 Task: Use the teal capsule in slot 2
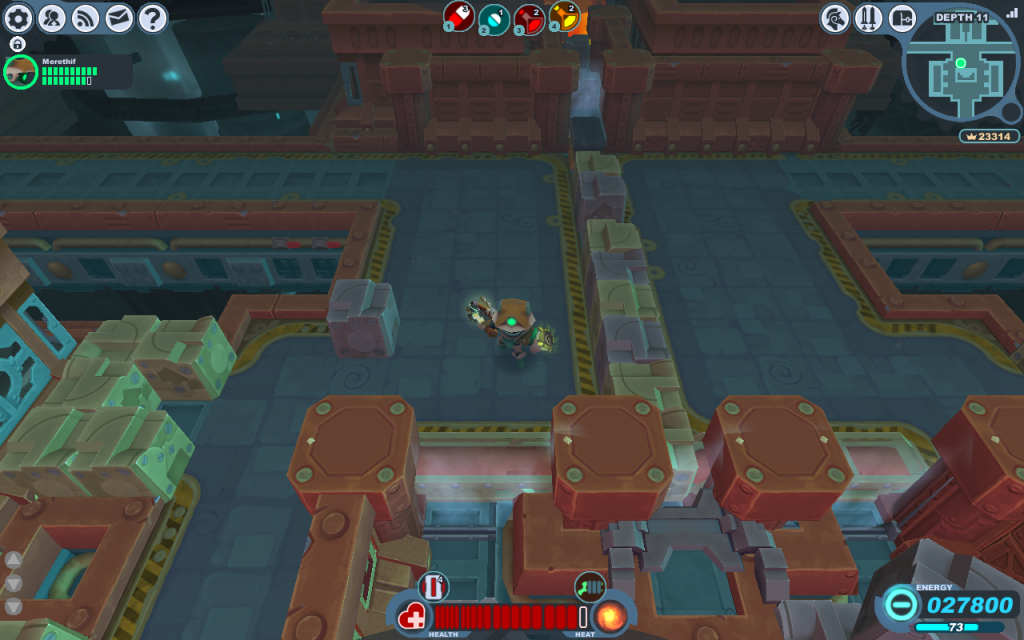(x=493, y=18)
